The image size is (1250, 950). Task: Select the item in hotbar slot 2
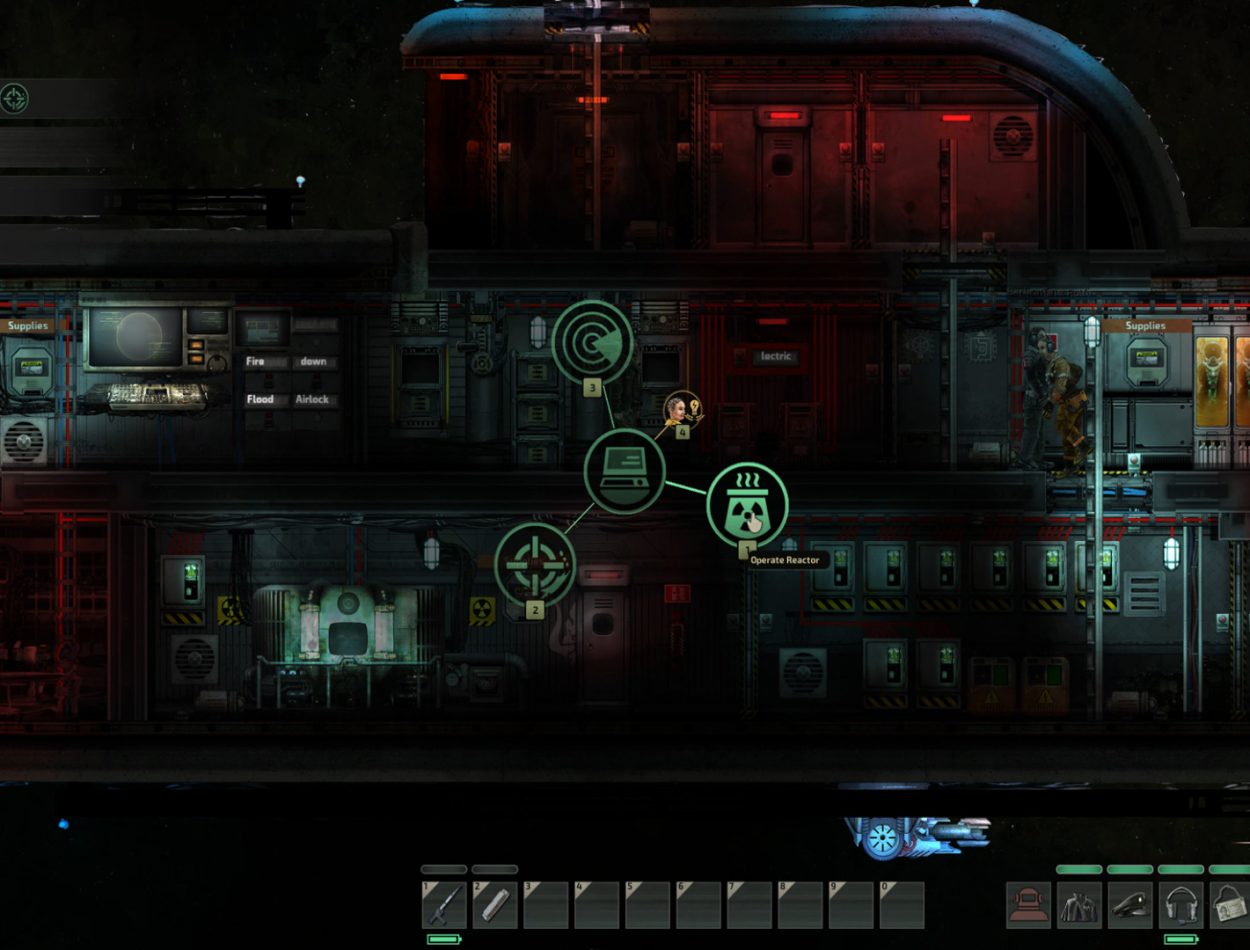495,905
